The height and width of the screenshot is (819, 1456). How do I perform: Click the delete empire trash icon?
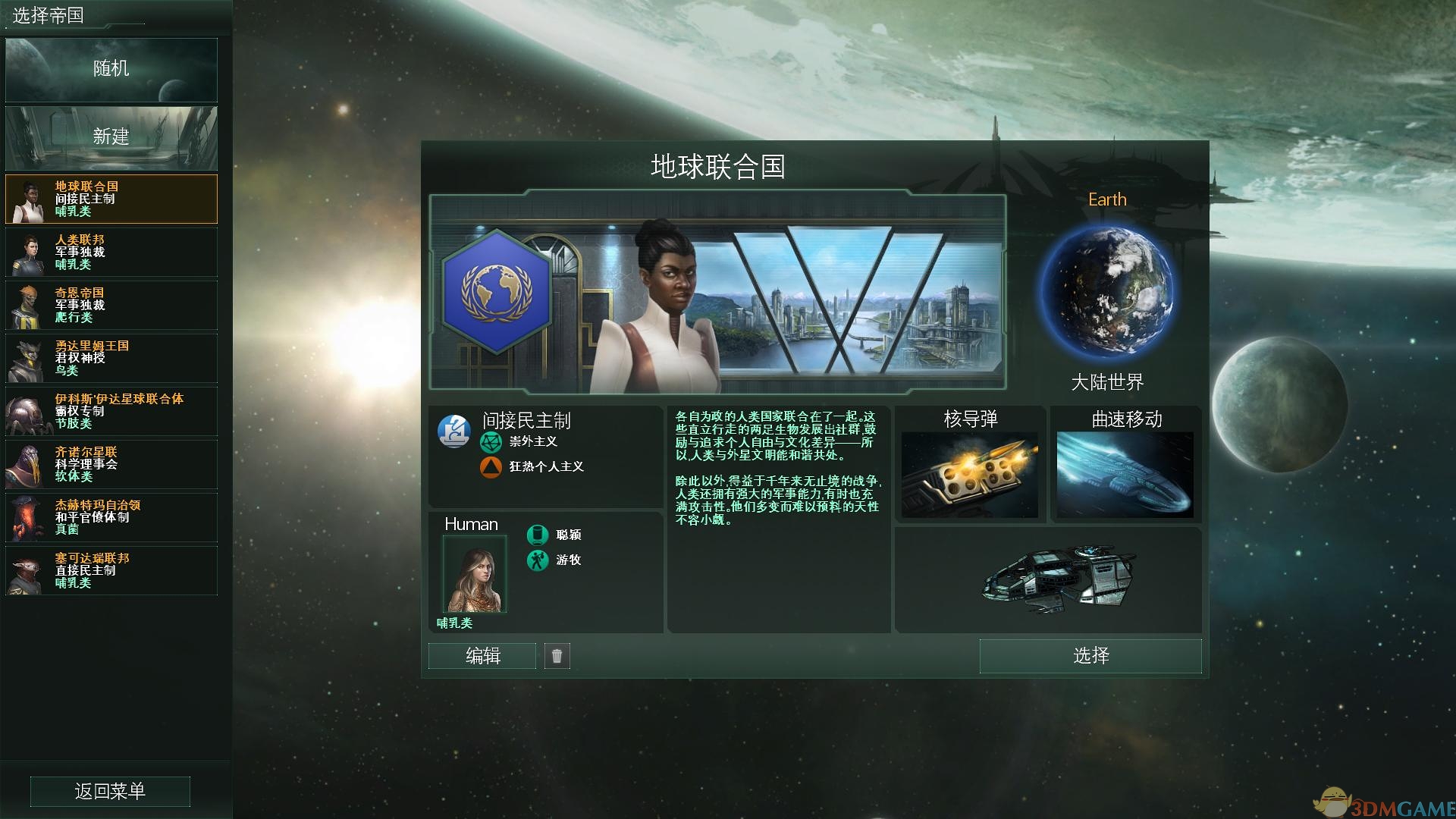(x=558, y=656)
